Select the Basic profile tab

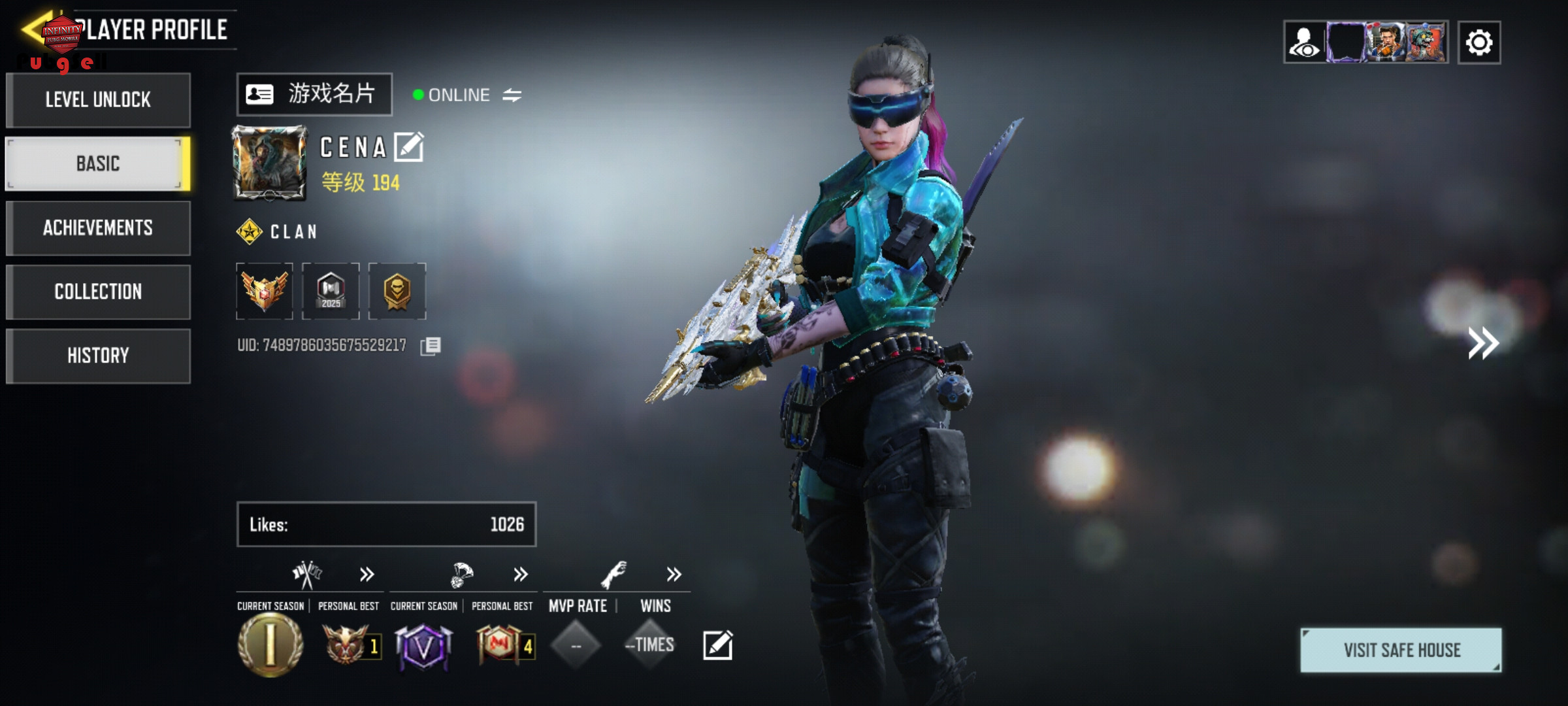coord(98,163)
